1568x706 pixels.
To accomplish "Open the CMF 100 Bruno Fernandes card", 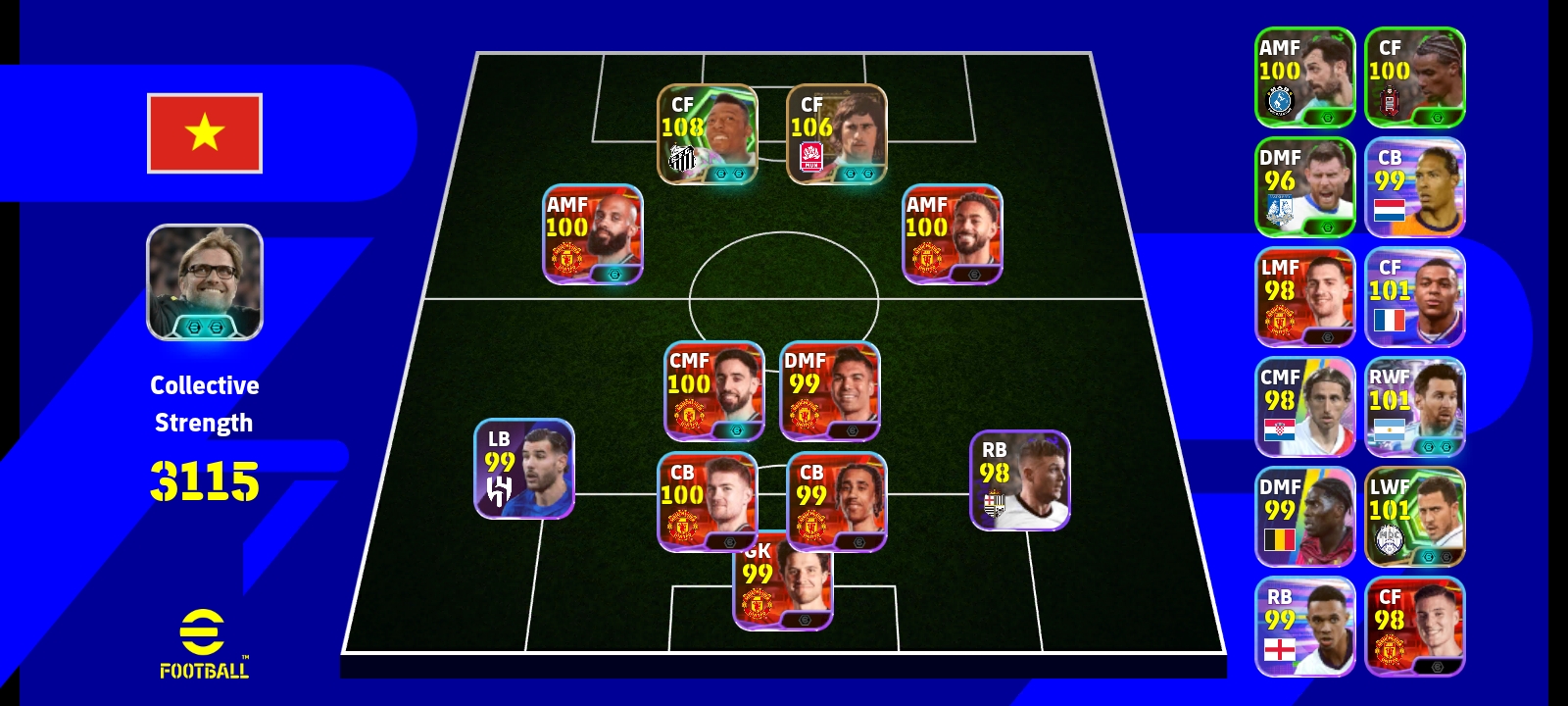I will pyautogui.click(x=712, y=392).
